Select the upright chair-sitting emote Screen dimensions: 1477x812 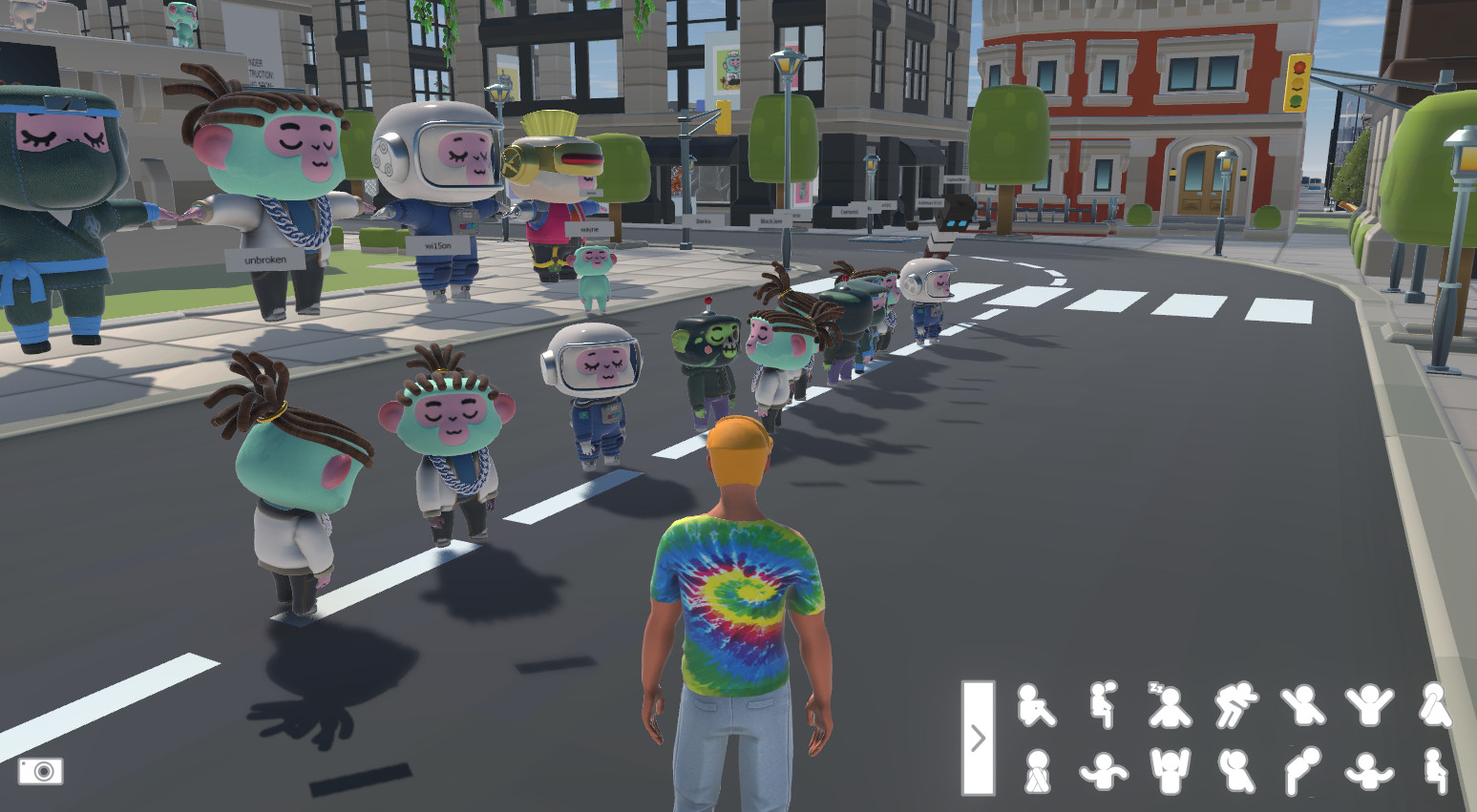click(x=1434, y=771)
